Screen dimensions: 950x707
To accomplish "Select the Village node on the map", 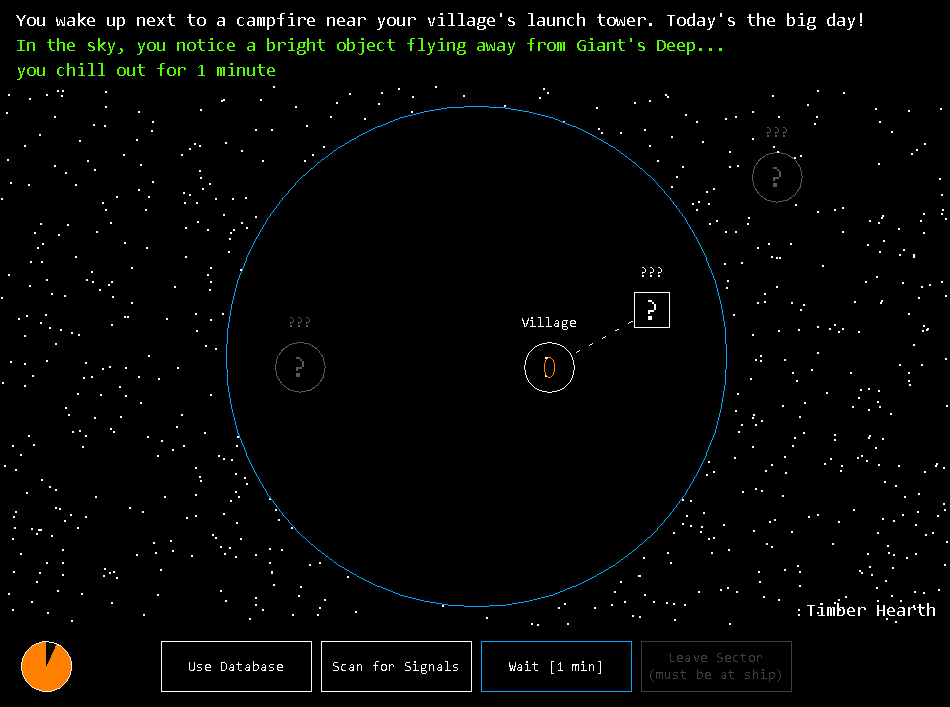I will [549, 368].
